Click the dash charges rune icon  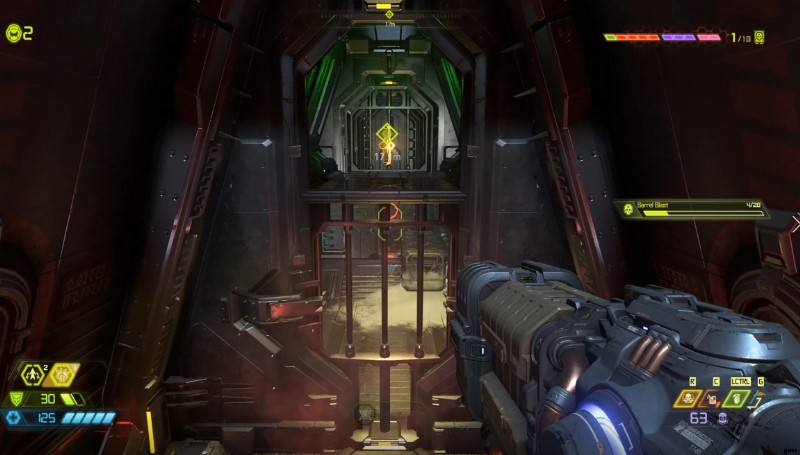tap(33, 376)
